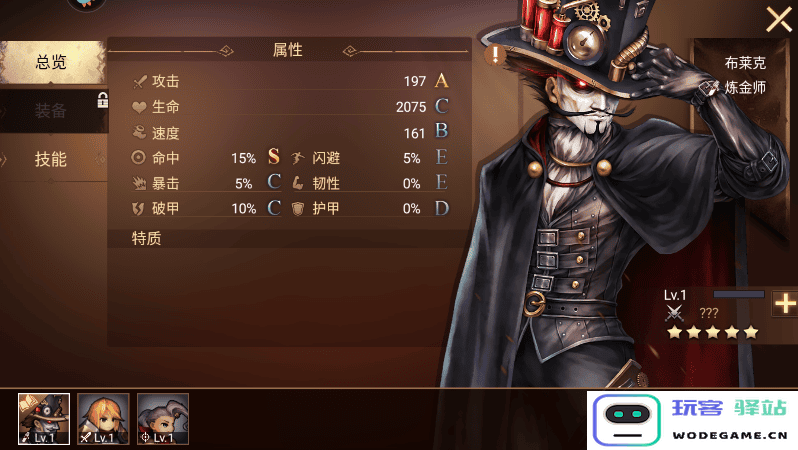The image size is (798, 450).
Task: Pick the gray-haired hero portrait thumbnail
Action: coord(162,419)
